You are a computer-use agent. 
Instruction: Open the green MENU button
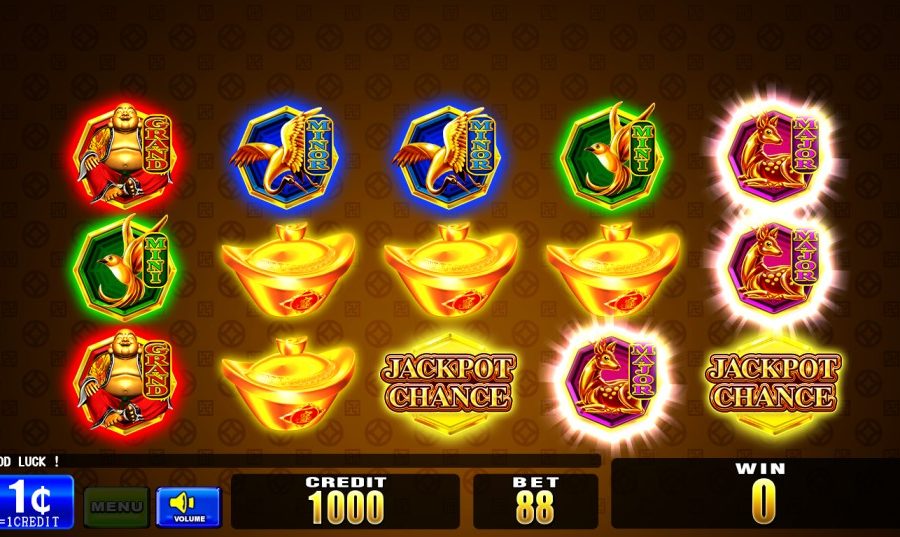tap(116, 506)
